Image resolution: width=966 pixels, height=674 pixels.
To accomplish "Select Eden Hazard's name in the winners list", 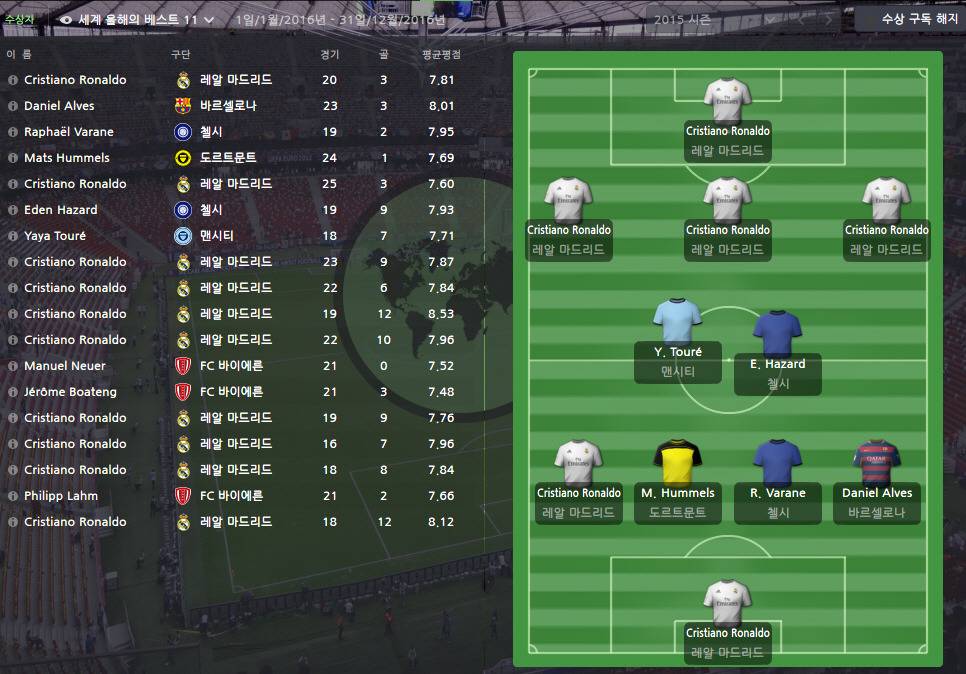I will 61,210.
